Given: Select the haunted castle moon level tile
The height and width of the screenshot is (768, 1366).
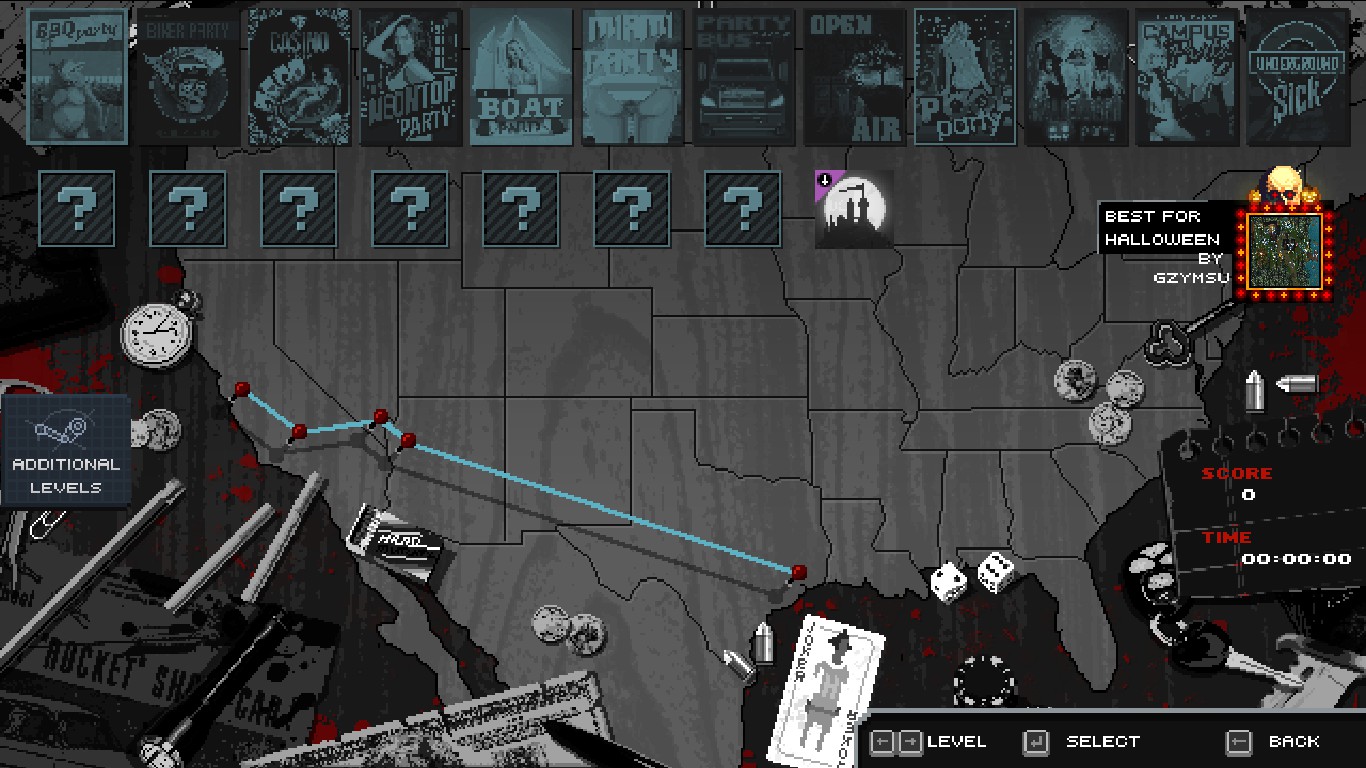Looking at the screenshot, I should coord(854,209).
